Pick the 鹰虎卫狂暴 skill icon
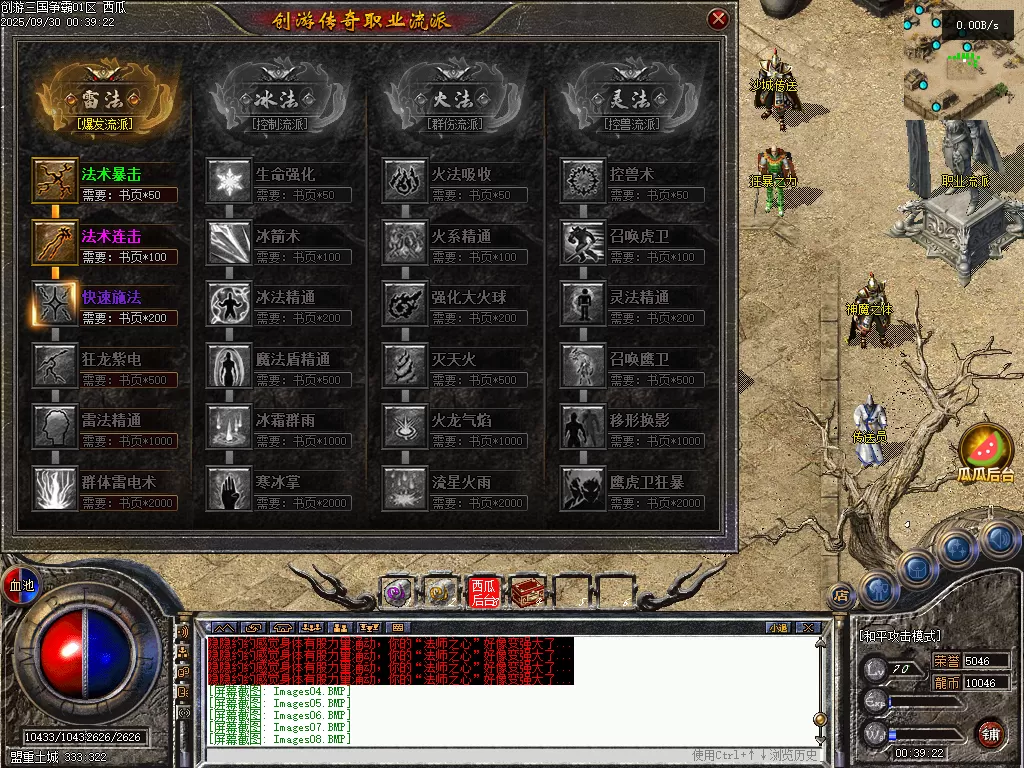This screenshot has height=768, width=1024. pos(582,488)
